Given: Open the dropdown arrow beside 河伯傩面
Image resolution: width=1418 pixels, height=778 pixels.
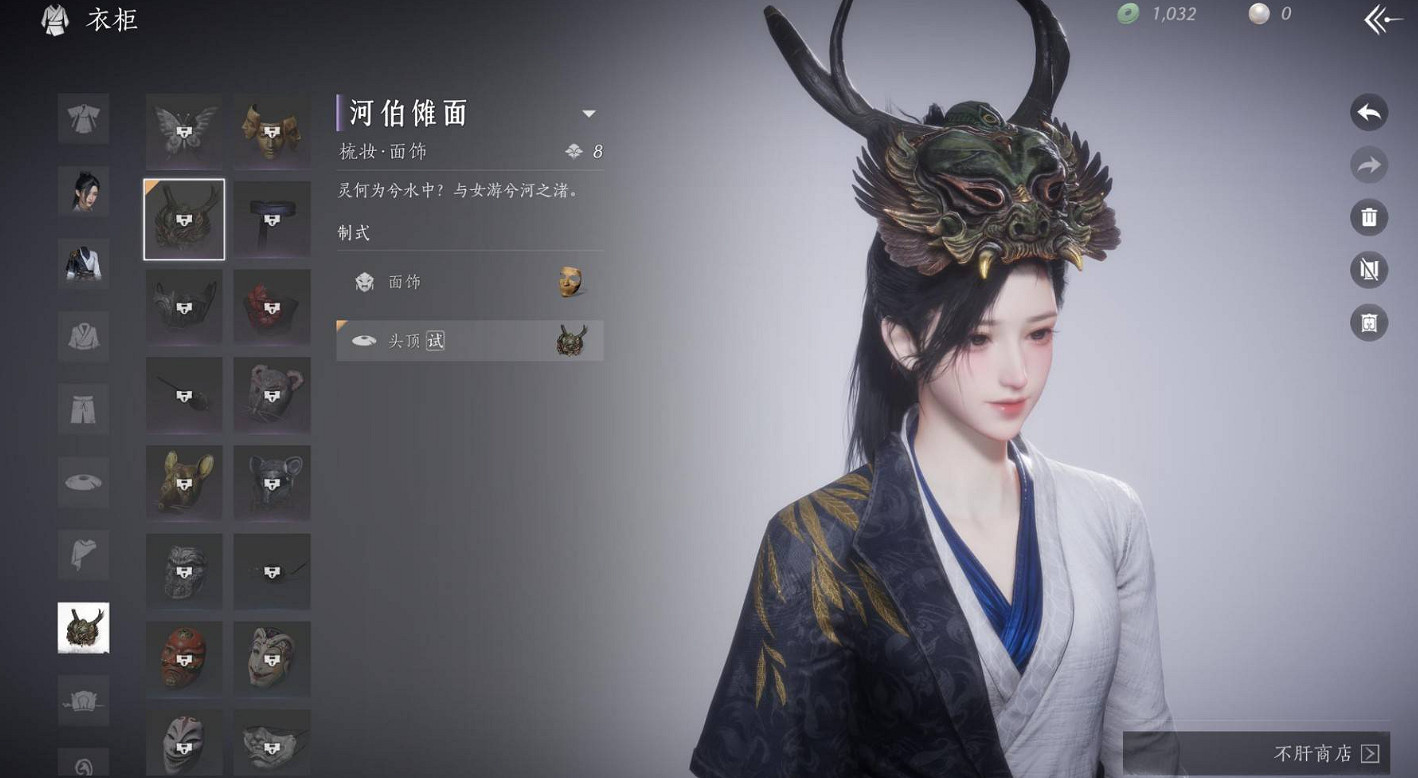Looking at the screenshot, I should 589,113.
